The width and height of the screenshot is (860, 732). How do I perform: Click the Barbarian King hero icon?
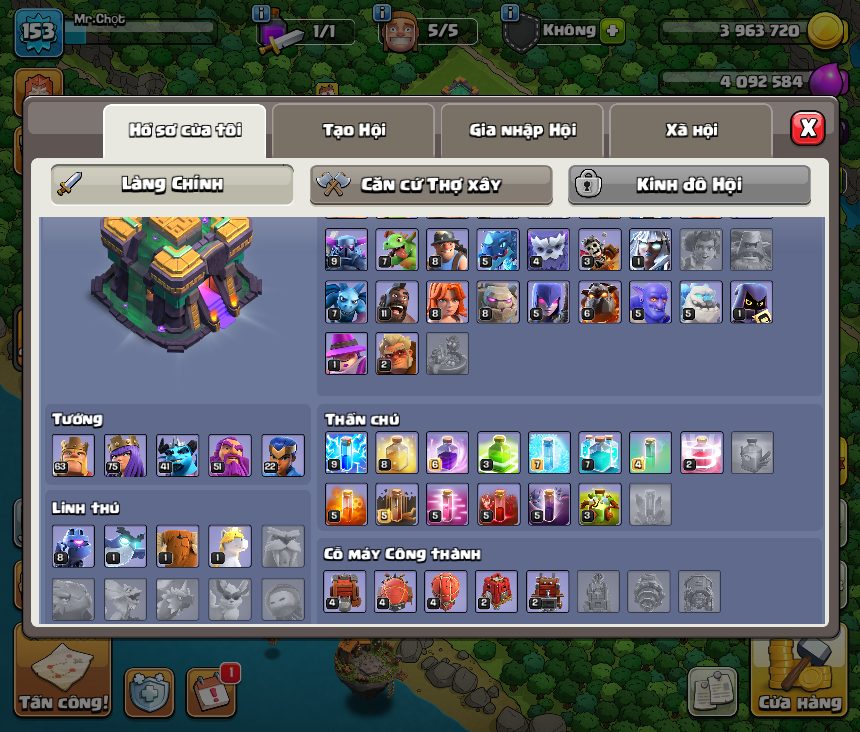(73, 455)
